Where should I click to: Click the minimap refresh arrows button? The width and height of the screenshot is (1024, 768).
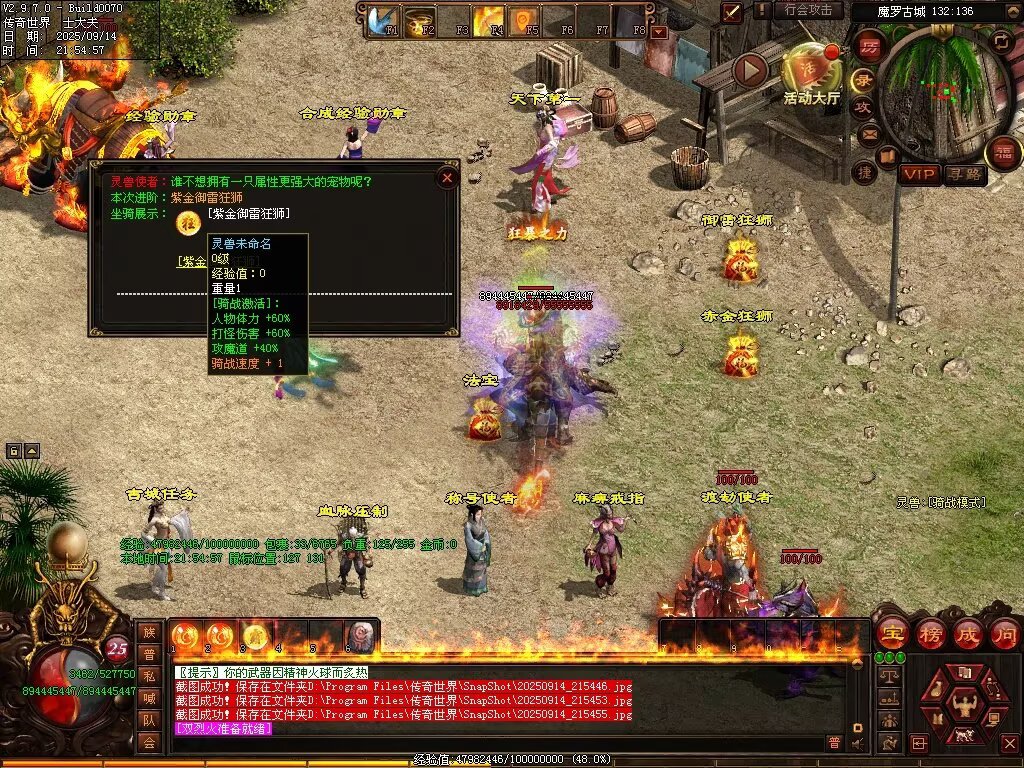click(1002, 41)
